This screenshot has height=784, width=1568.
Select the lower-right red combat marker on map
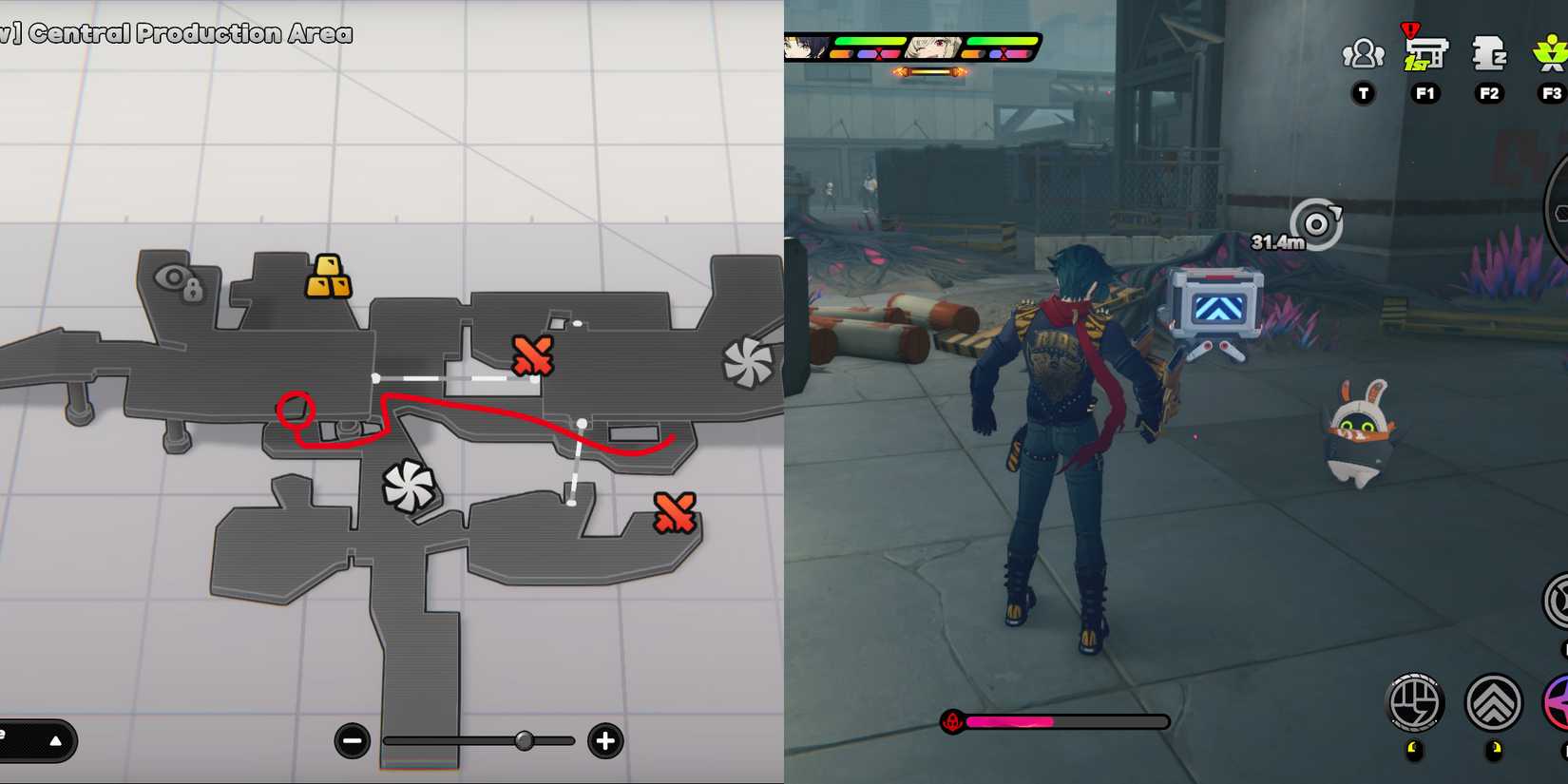(x=676, y=512)
